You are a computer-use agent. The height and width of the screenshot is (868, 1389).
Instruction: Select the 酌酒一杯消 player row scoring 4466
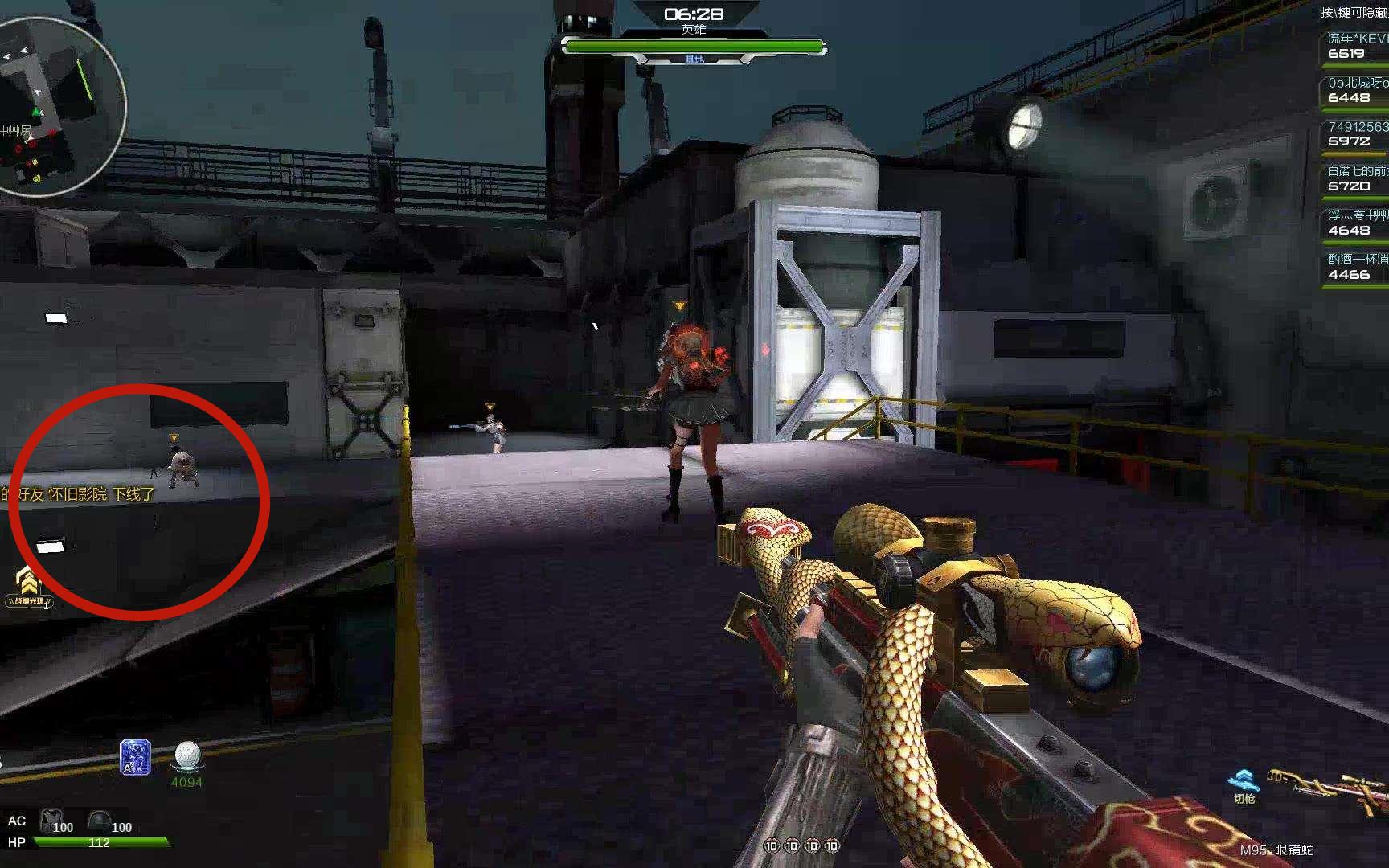pos(1356,267)
